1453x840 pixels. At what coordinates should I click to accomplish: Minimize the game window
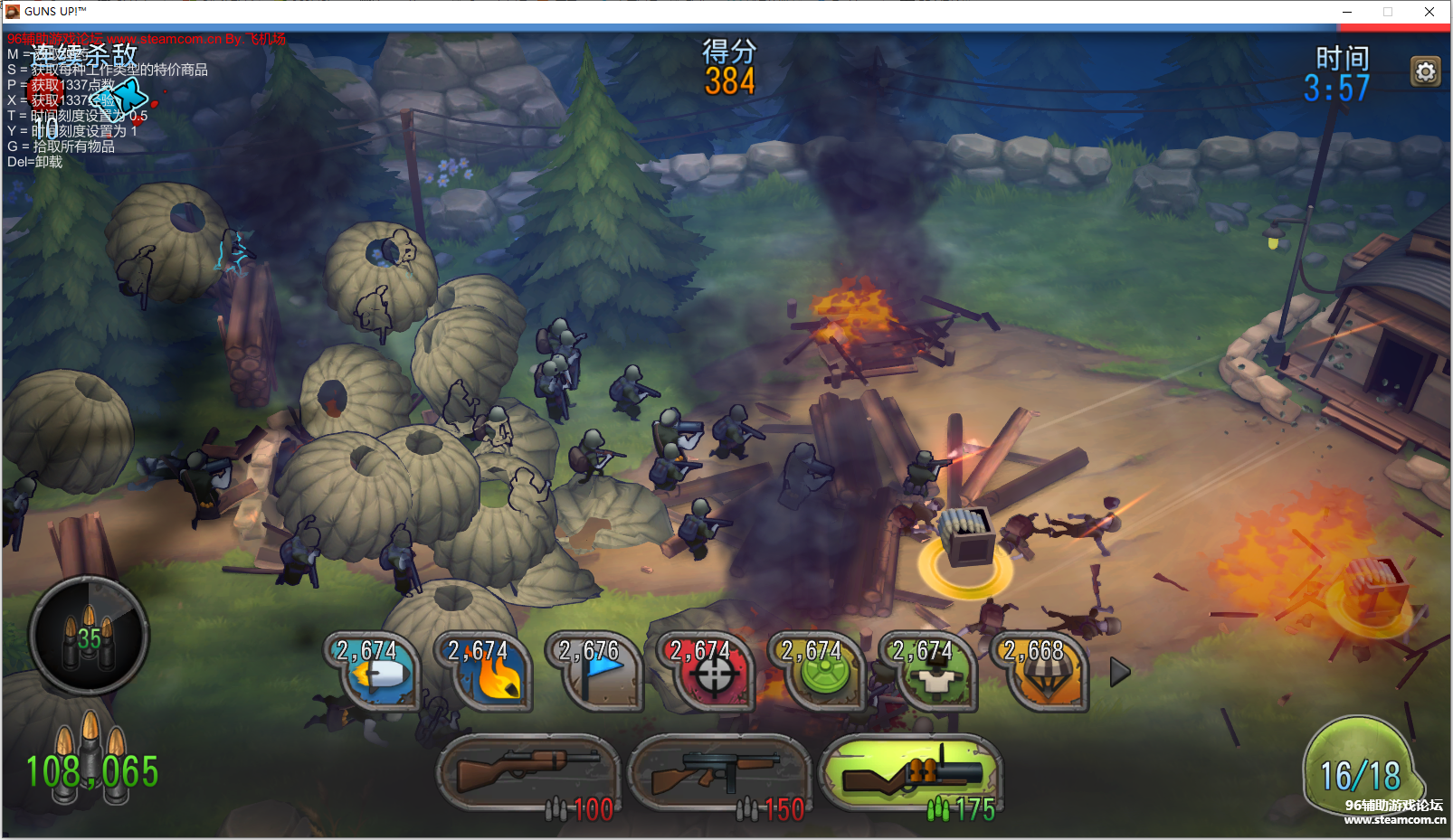point(1346,12)
